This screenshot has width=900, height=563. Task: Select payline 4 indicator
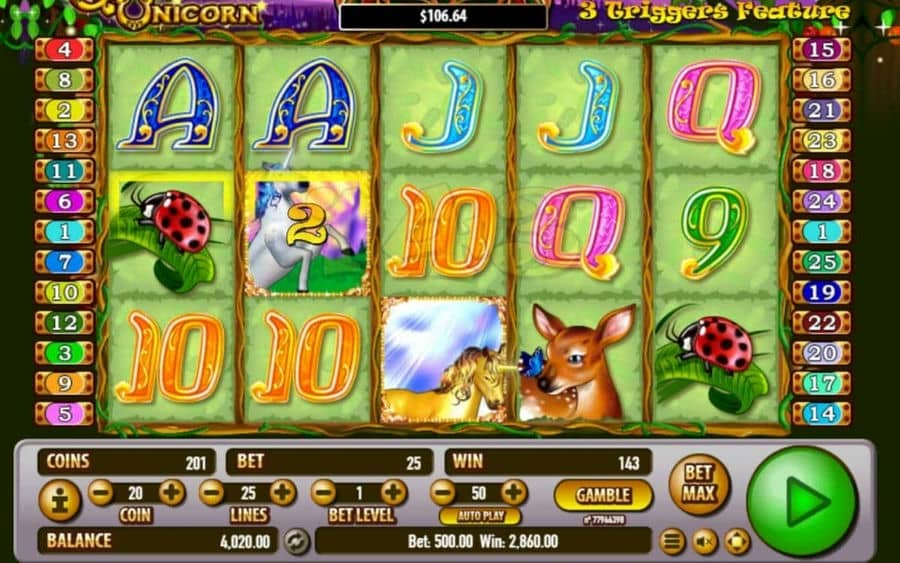point(64,49)
